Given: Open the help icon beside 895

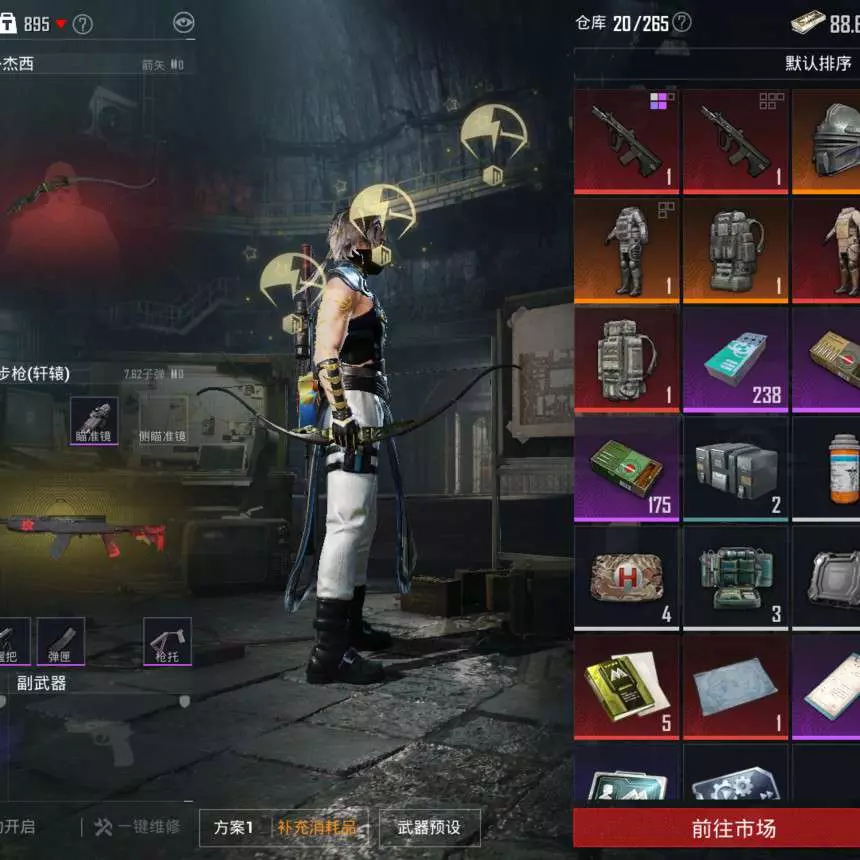Looking at the screenshot, I should tap(83, 24).
